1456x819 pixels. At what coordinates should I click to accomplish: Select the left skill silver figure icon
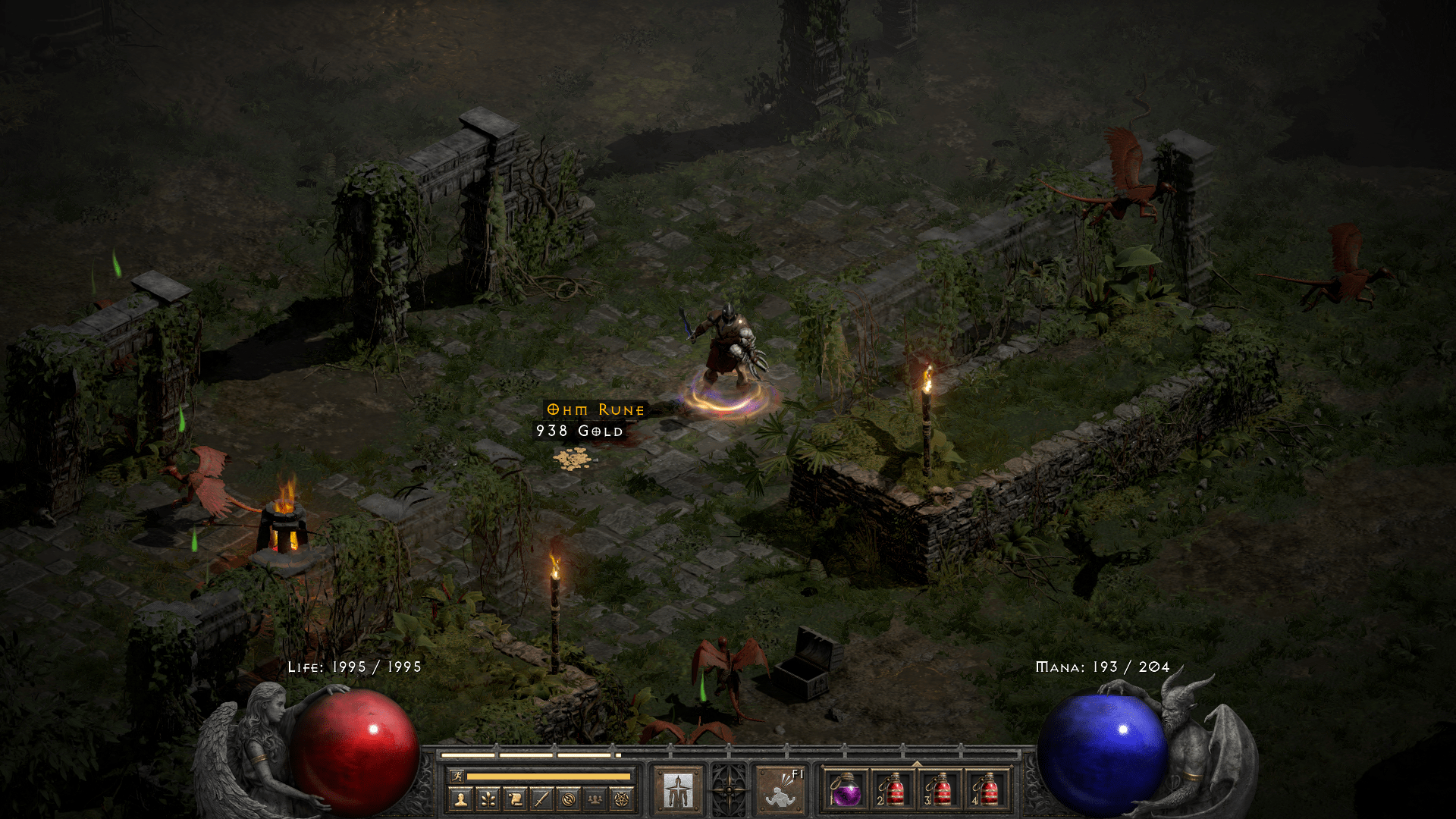[679, 790]
